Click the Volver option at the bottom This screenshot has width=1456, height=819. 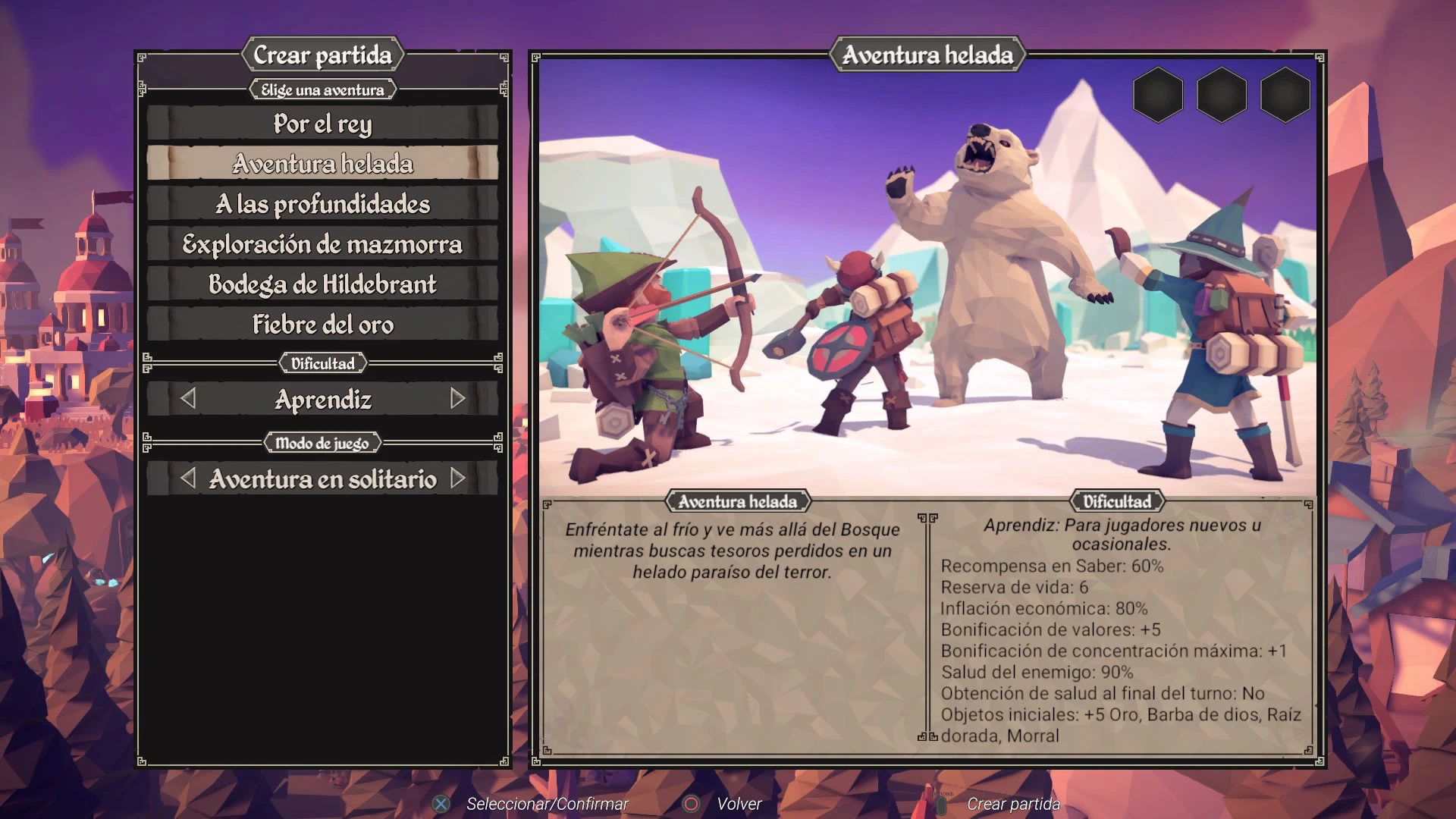click(739, 804)
